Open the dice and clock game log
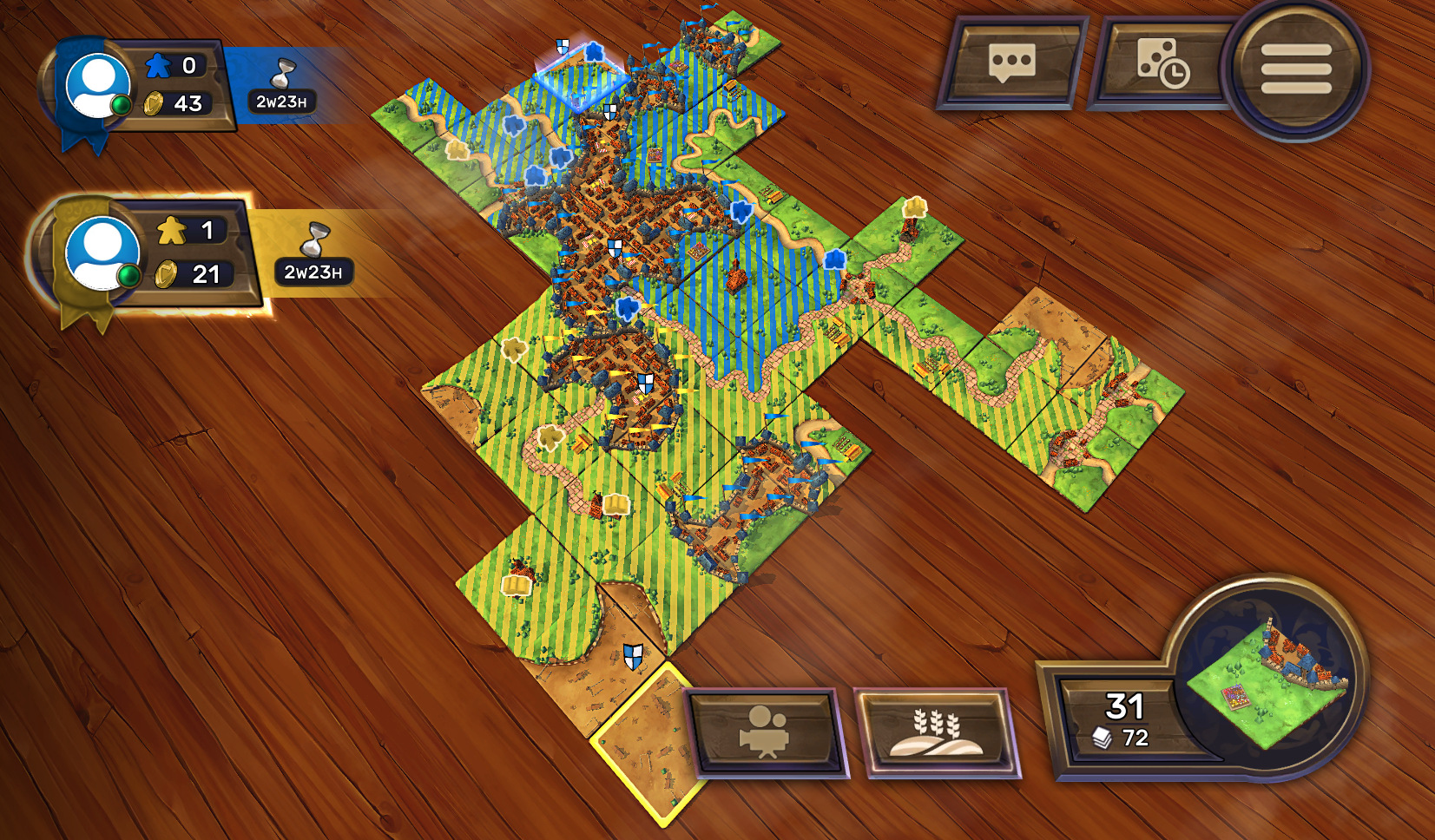This screenshot has height=840, width=1435. coord(1162,63)
